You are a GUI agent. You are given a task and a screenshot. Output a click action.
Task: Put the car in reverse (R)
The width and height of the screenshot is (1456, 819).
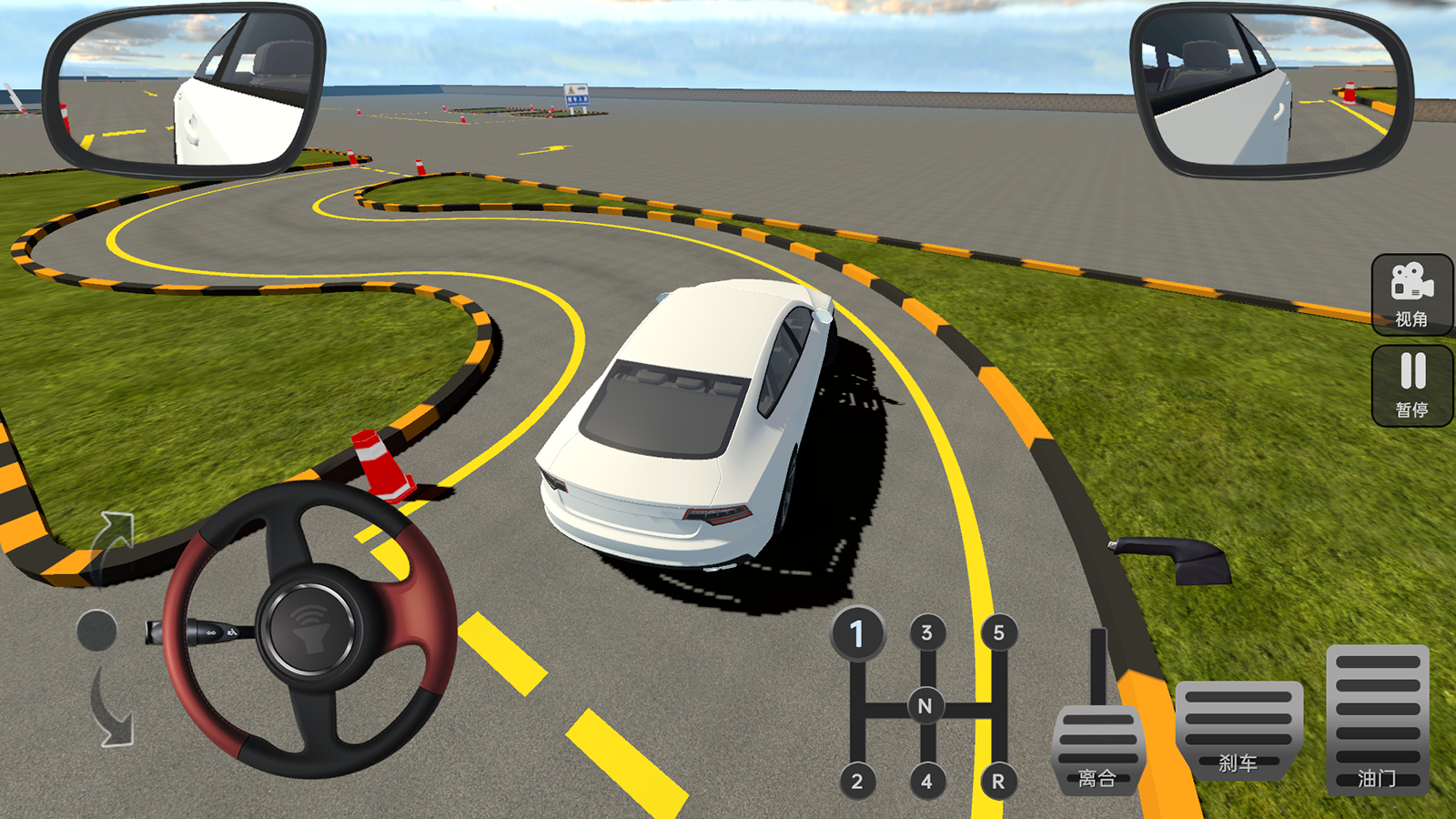998,781
